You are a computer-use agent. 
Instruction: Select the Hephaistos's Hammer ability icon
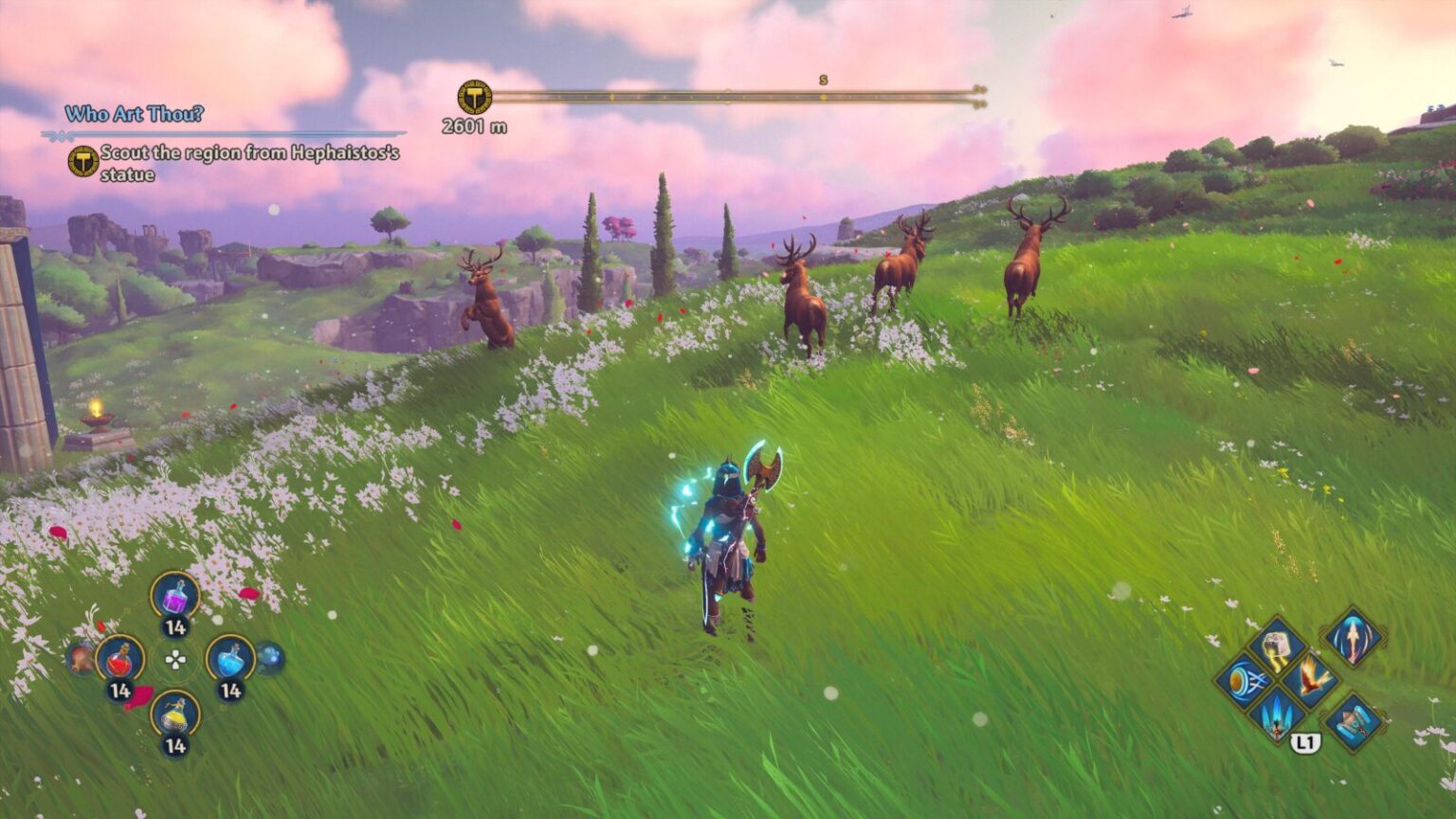tap(1353, 723)
